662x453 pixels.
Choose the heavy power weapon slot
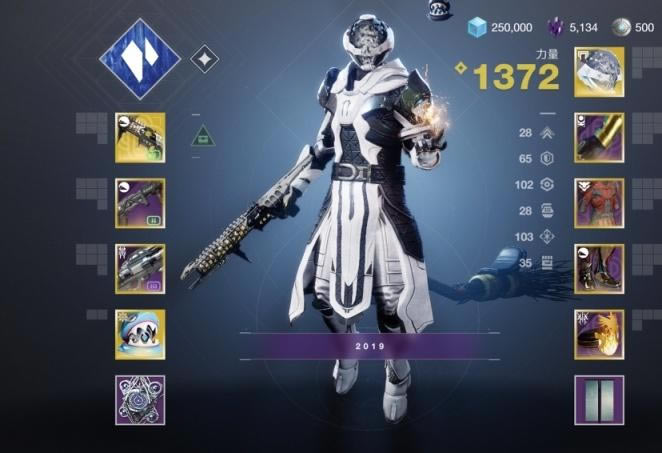tap(140, 268)
